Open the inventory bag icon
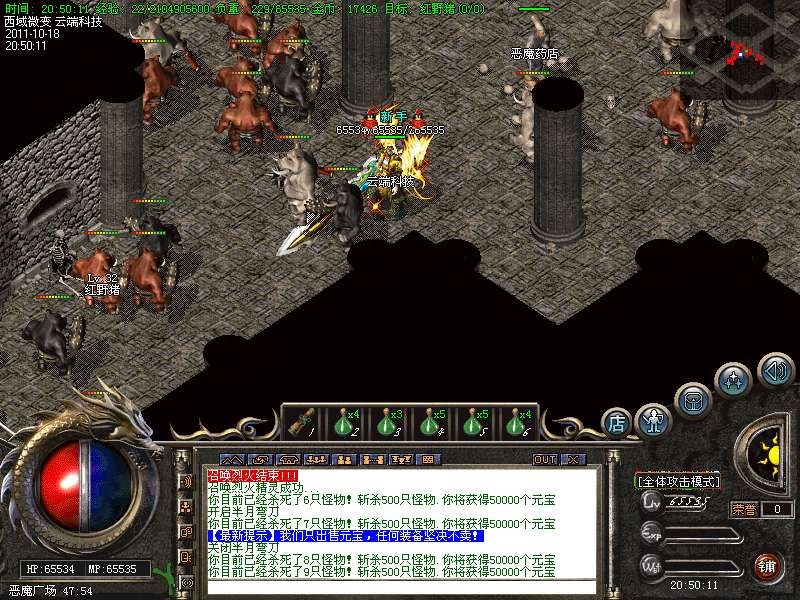 click(x=693, y=400)
